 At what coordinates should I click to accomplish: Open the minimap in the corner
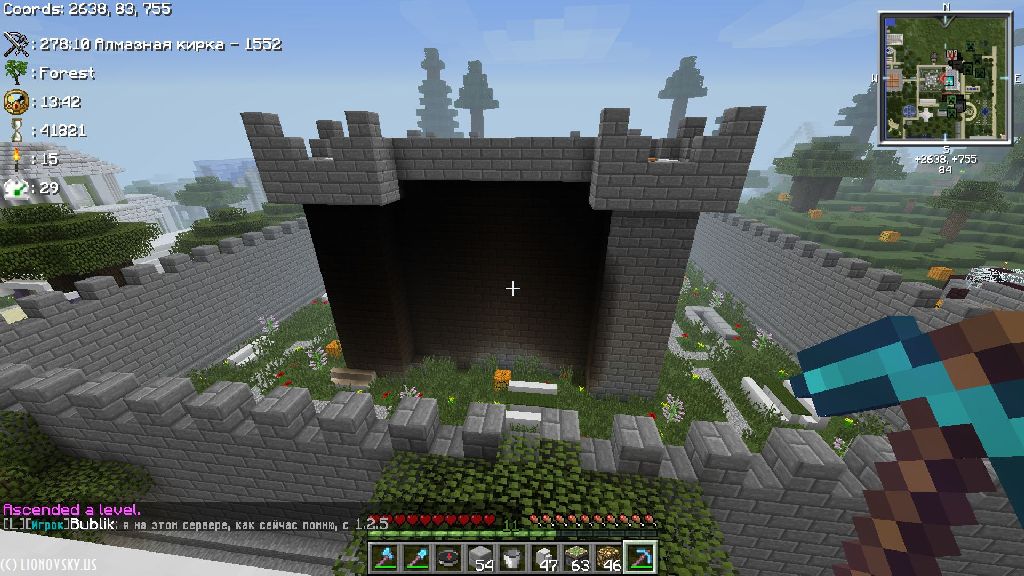(x=945, y=80)
